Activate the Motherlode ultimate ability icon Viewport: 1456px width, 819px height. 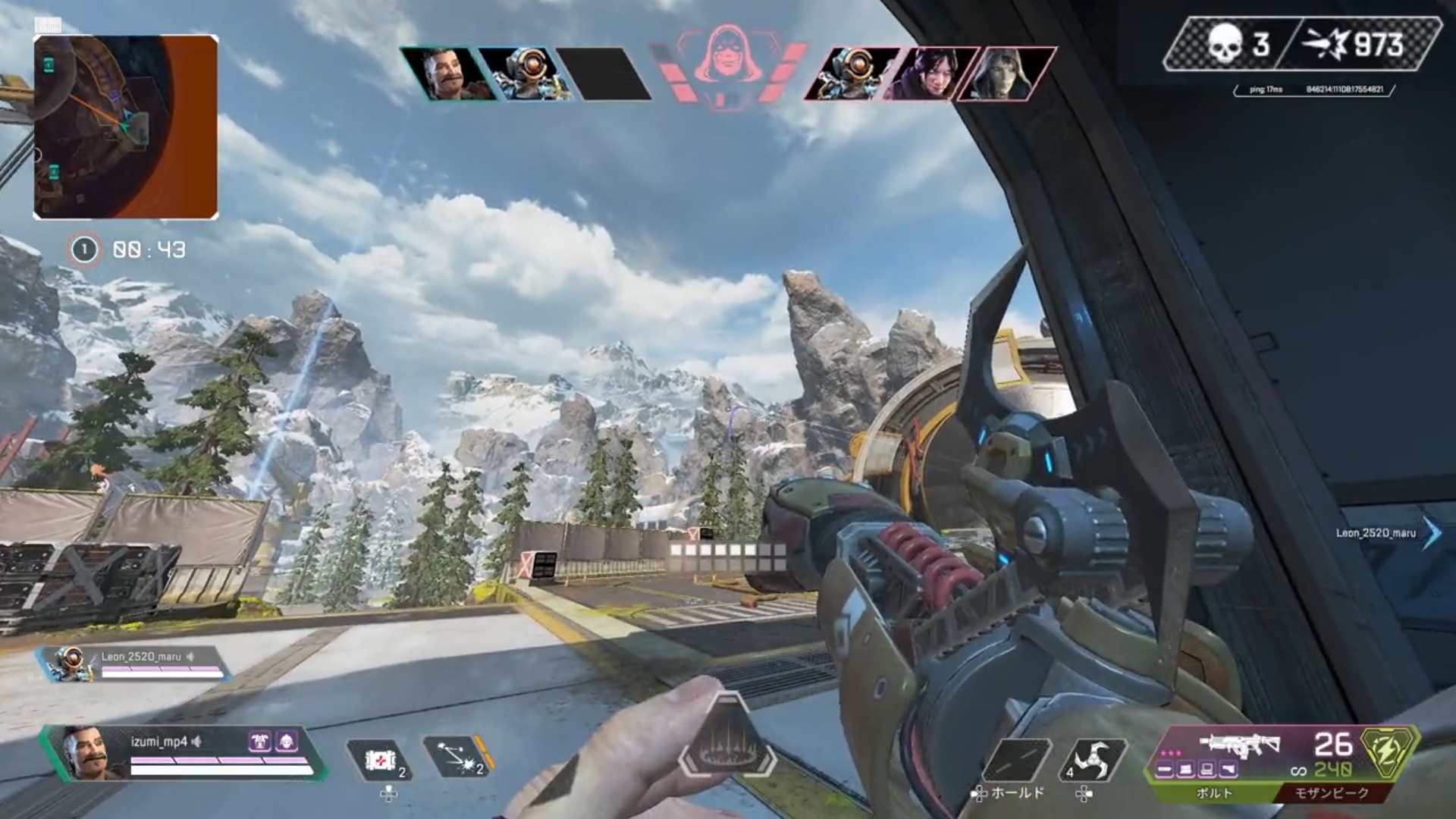click(x=726, y=737)
